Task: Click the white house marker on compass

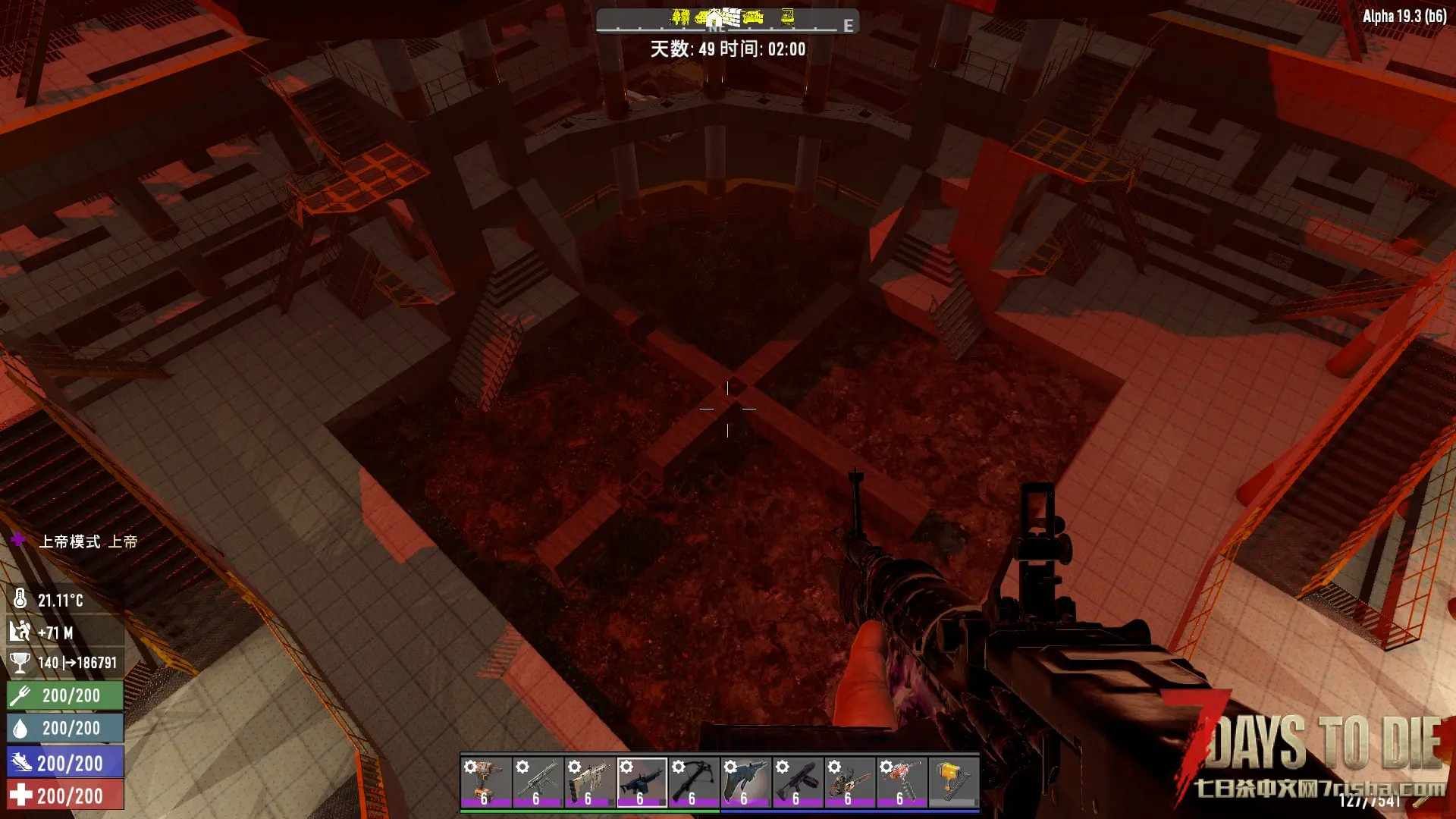Action: click(714, 18)
